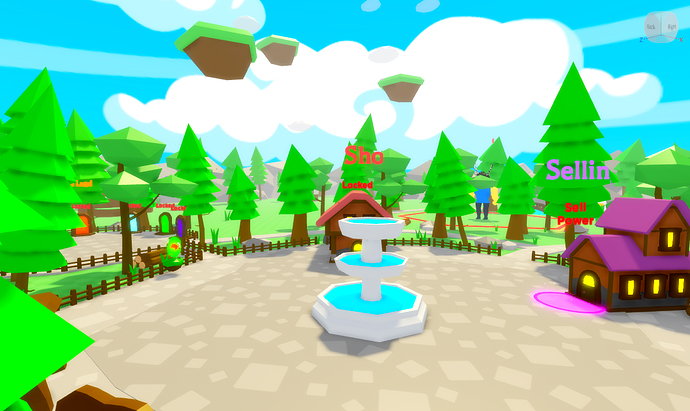690x411 pixels.
Task: Select the Right face of the view cube
Action: point(670,26)
